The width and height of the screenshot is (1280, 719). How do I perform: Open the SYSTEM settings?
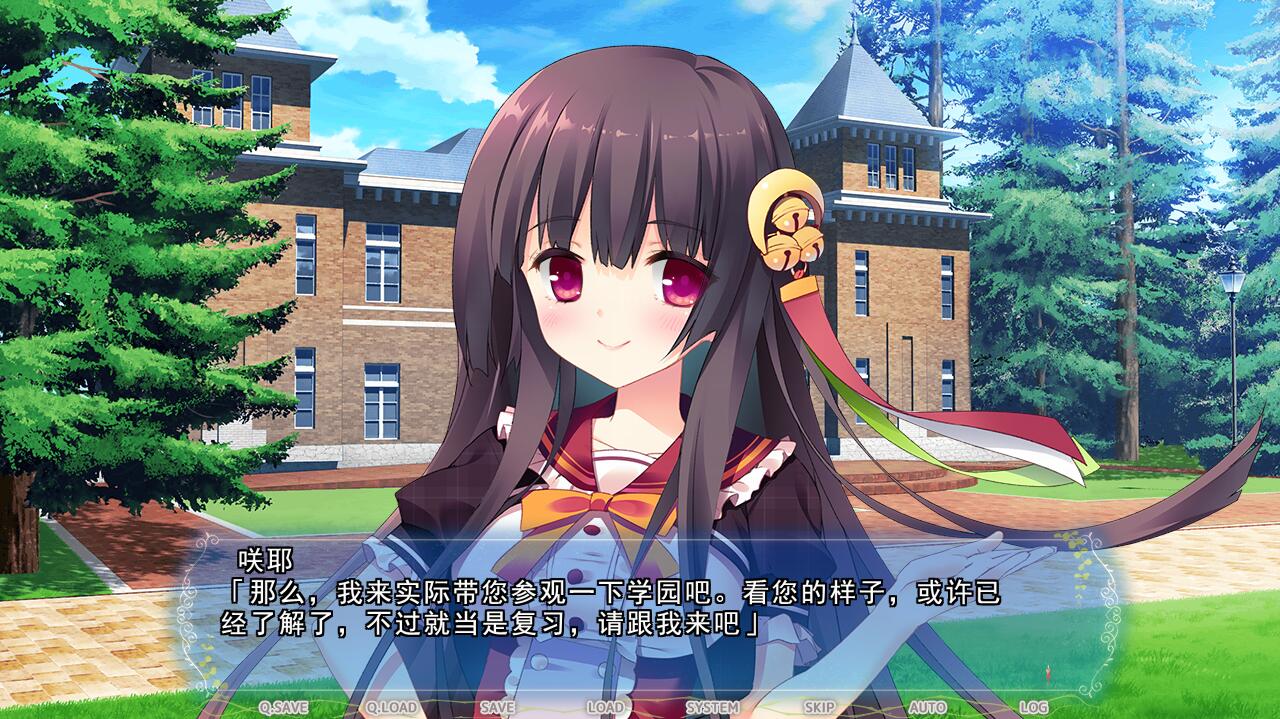click(x=712, y=707)
